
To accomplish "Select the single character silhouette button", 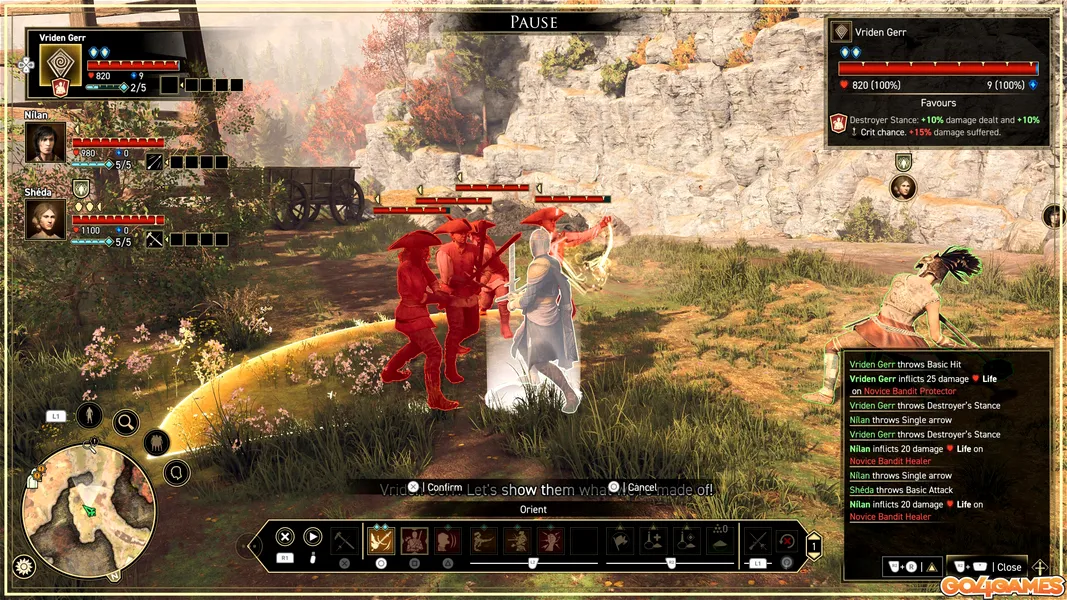I will tap(89, 415).
